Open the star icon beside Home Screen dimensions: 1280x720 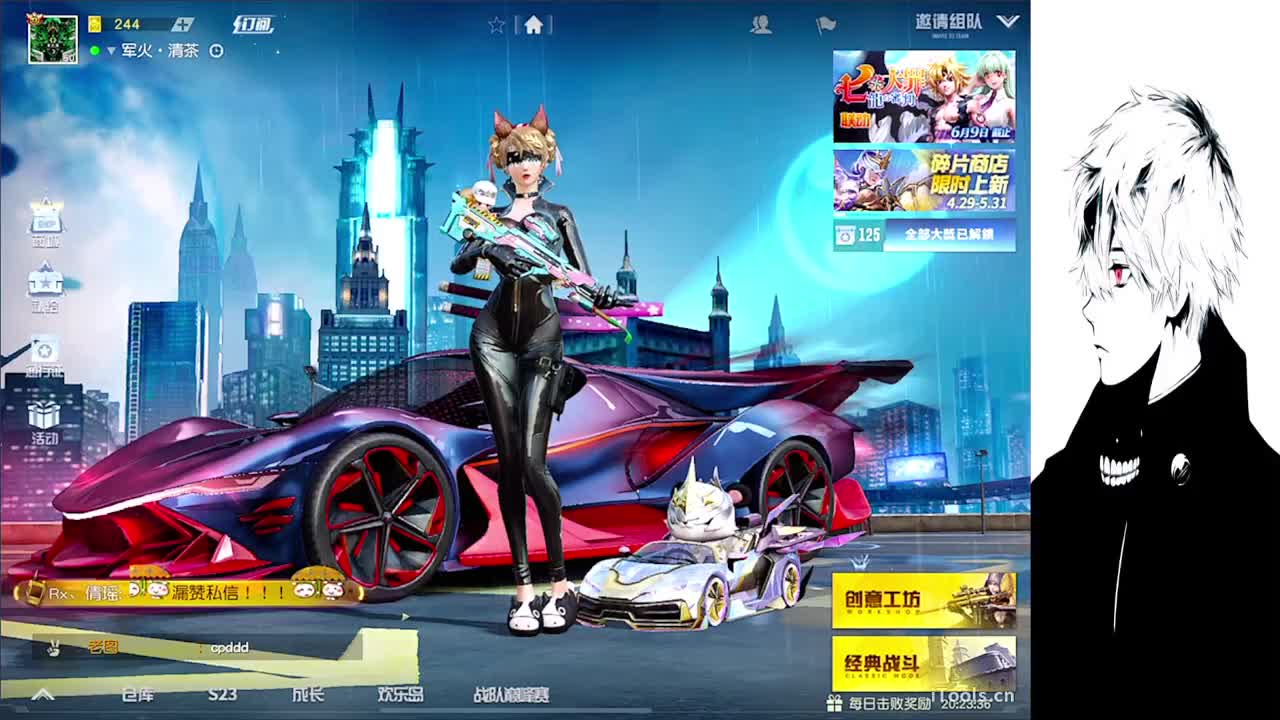[x=496, y=26]
